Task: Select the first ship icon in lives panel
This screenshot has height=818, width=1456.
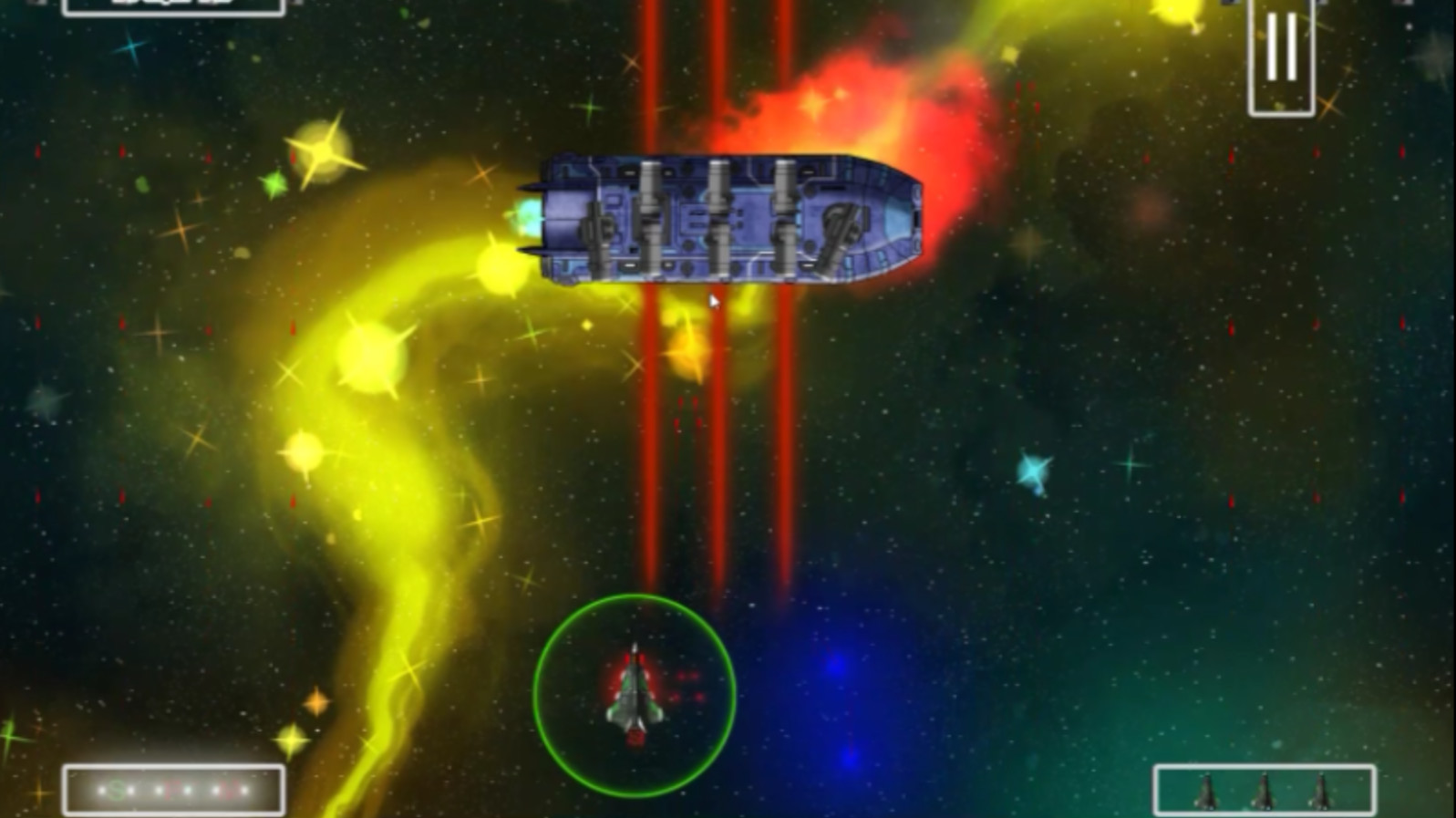Action: [x=1205, y=790]
